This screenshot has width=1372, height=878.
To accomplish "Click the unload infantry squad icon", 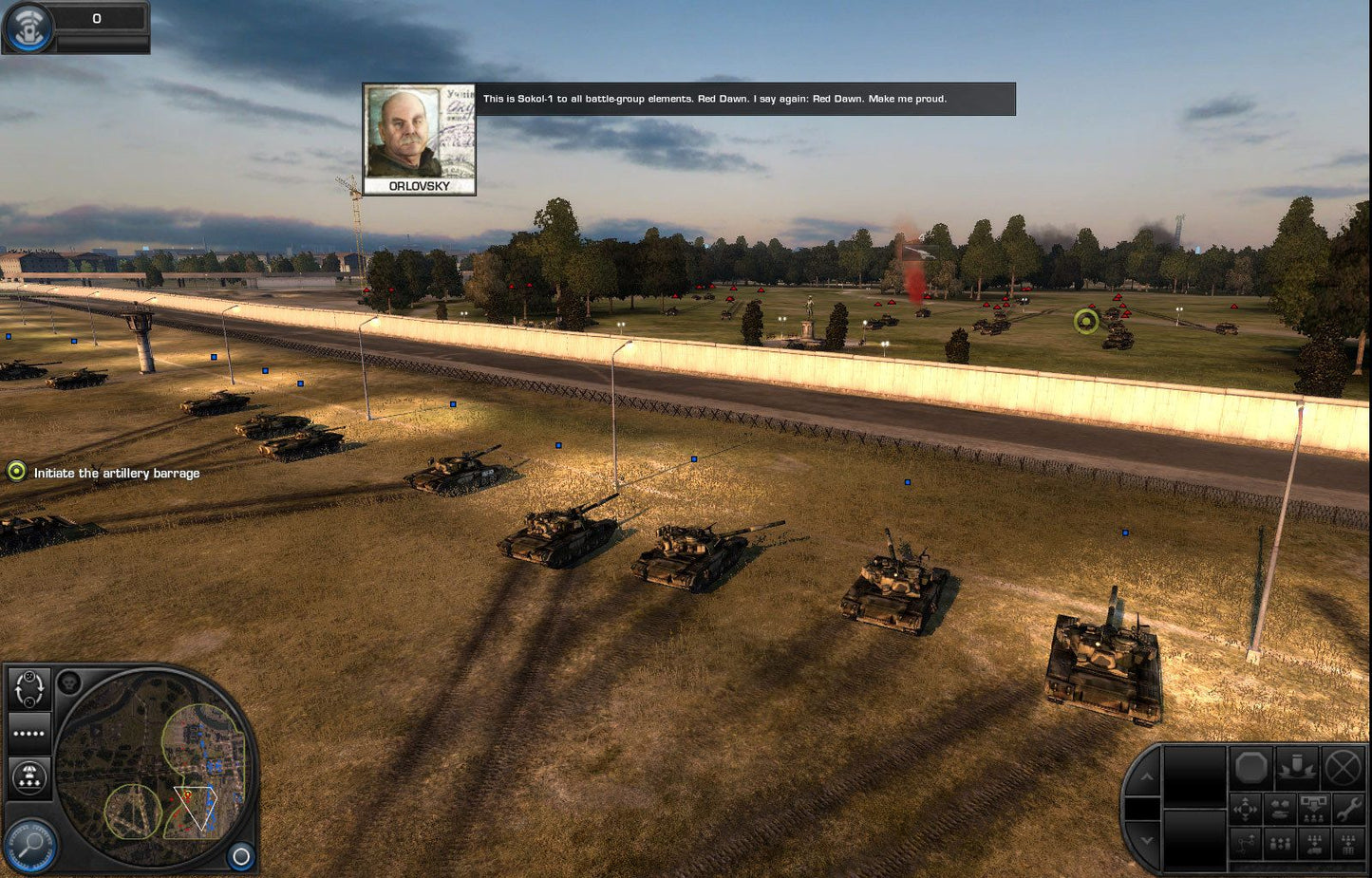I will coord(1313,810).
